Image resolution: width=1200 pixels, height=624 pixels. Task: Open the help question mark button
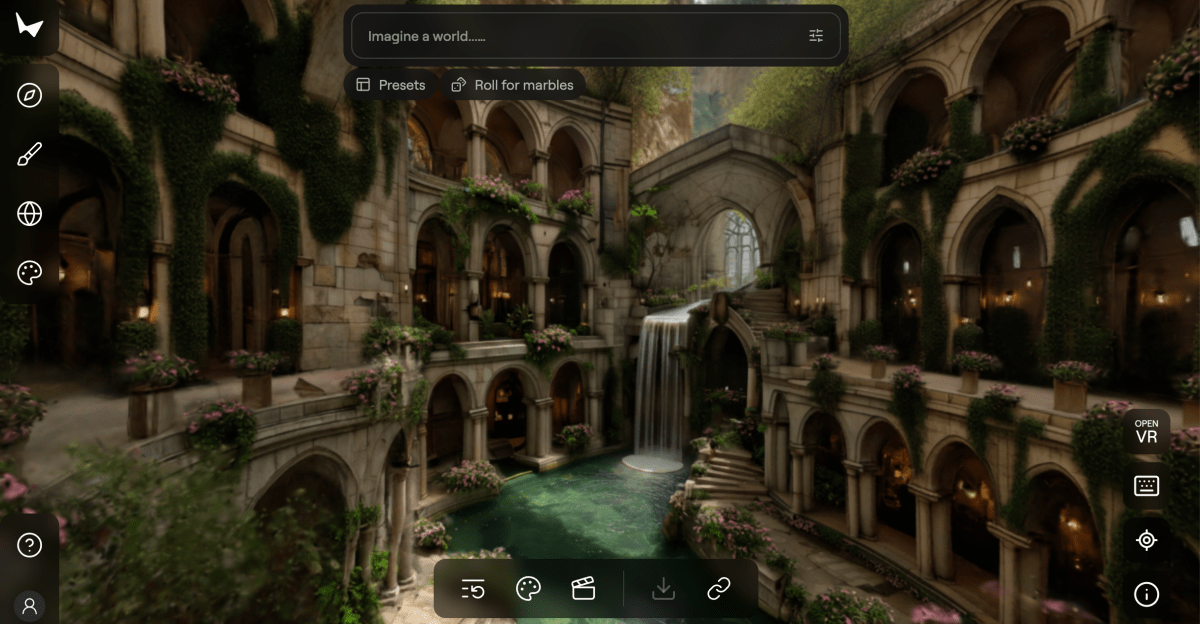(30, 545)
